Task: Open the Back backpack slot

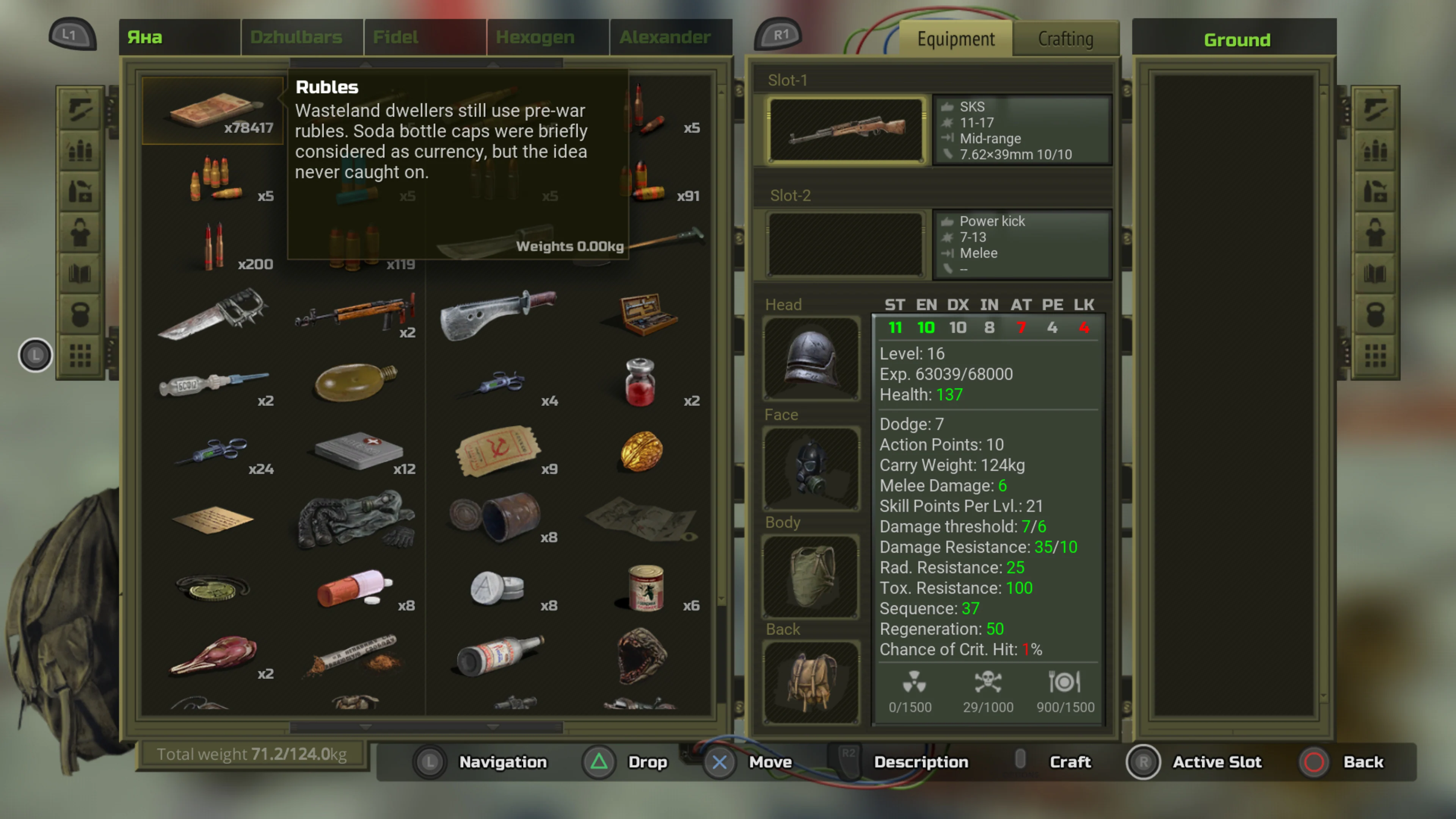Action: 811,681
